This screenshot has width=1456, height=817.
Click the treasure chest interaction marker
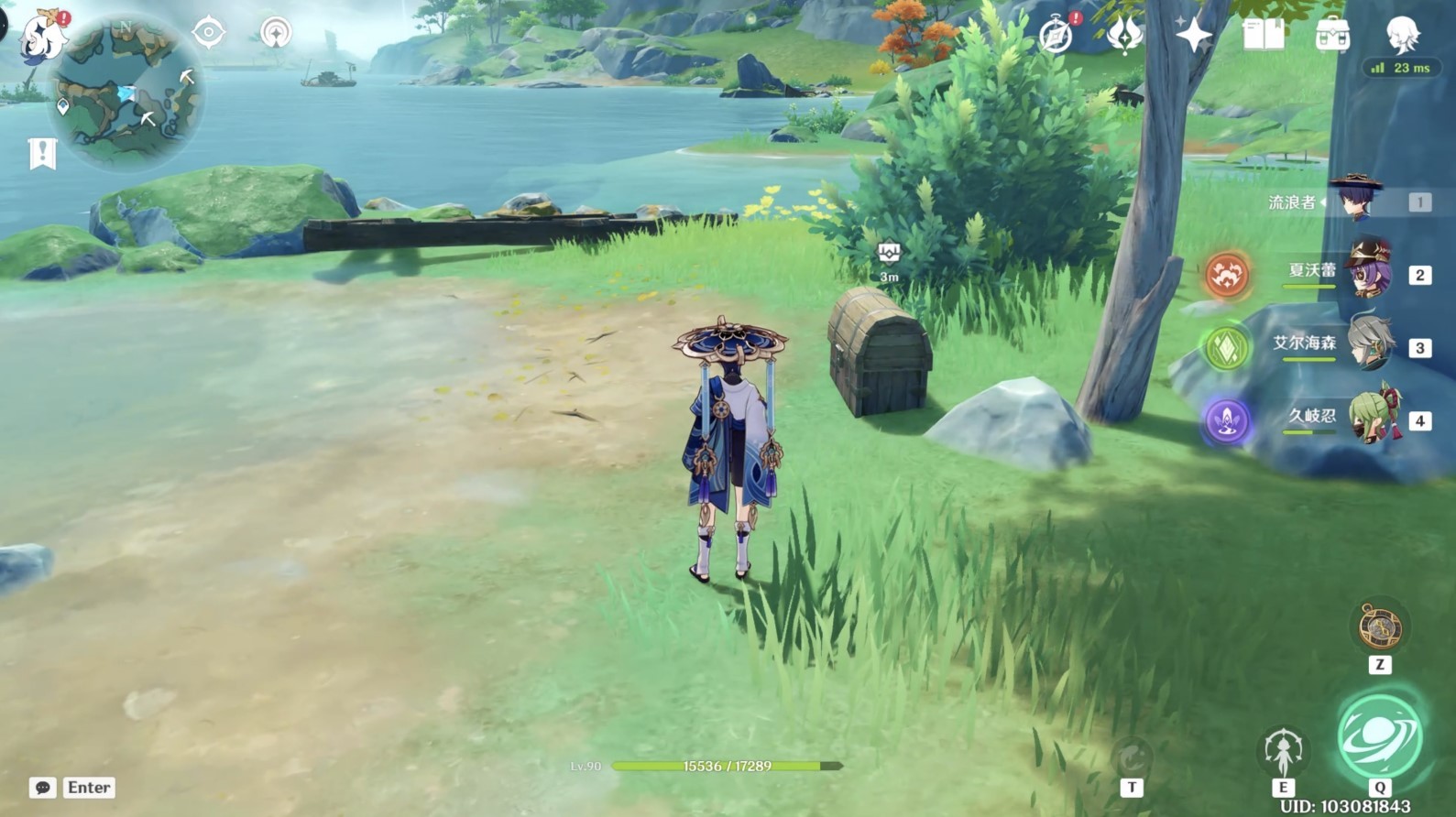coord(888,253)
